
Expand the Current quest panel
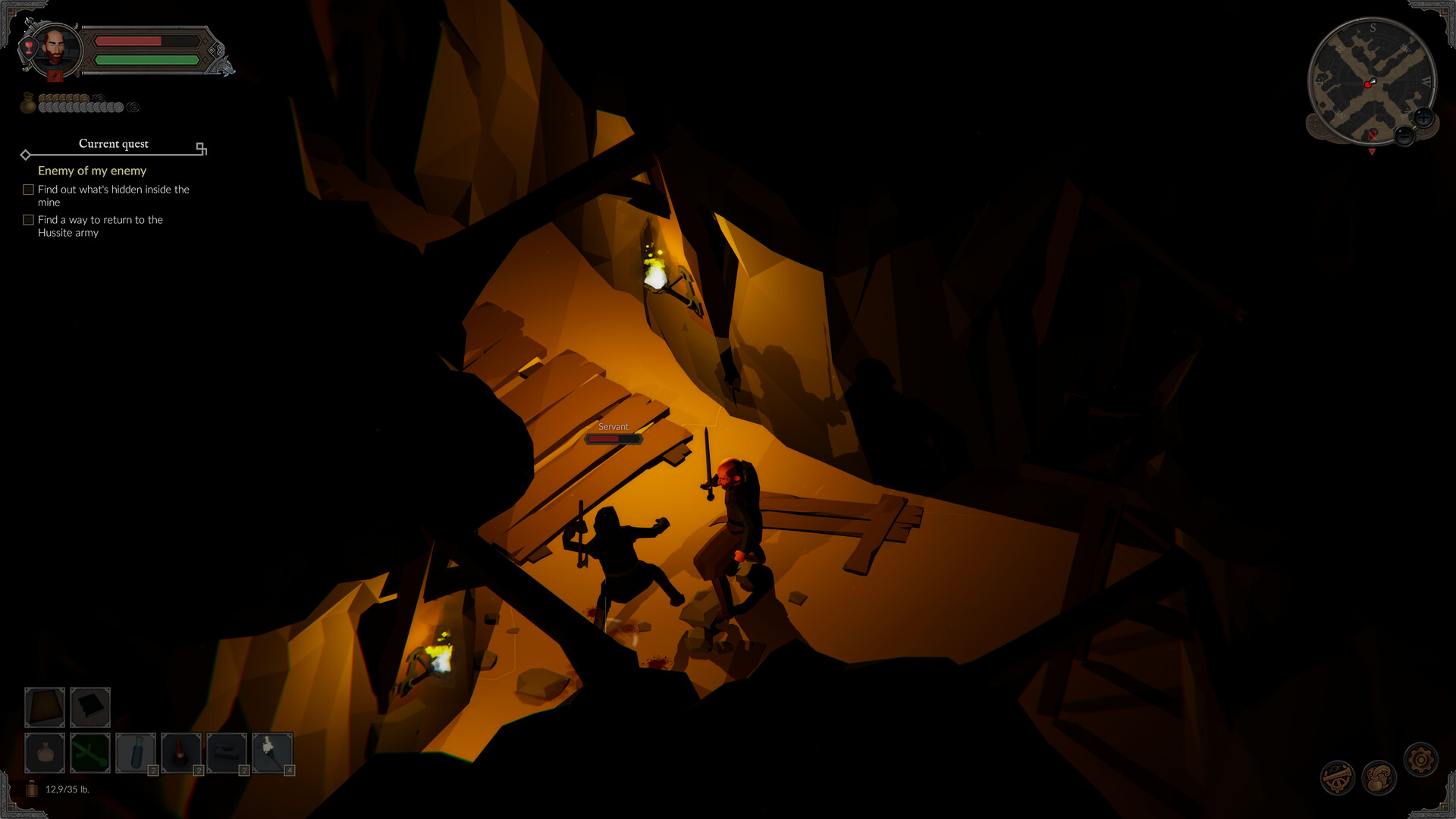[201, 149]
